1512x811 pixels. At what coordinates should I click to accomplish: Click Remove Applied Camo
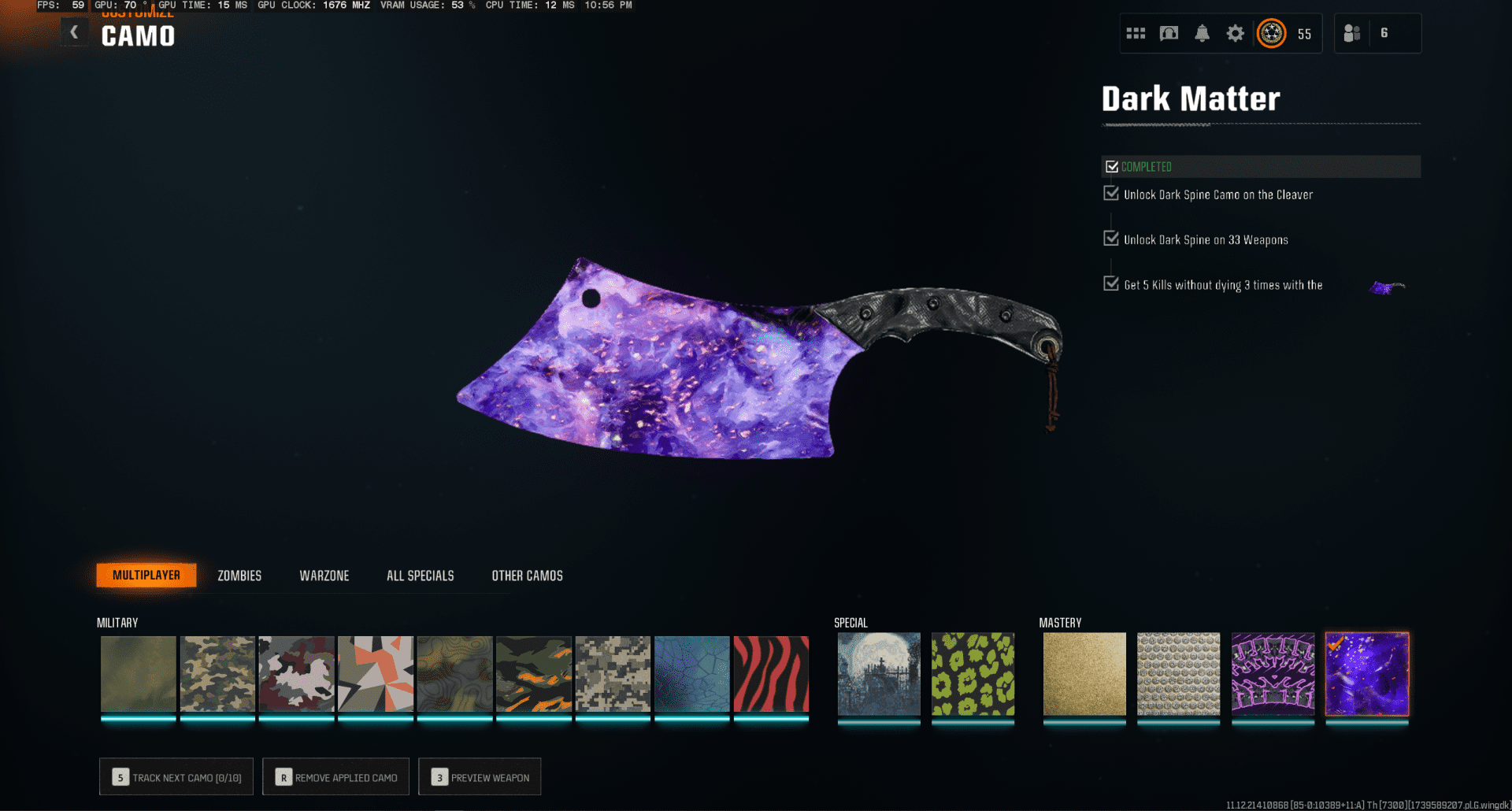[x=336, y=777]
